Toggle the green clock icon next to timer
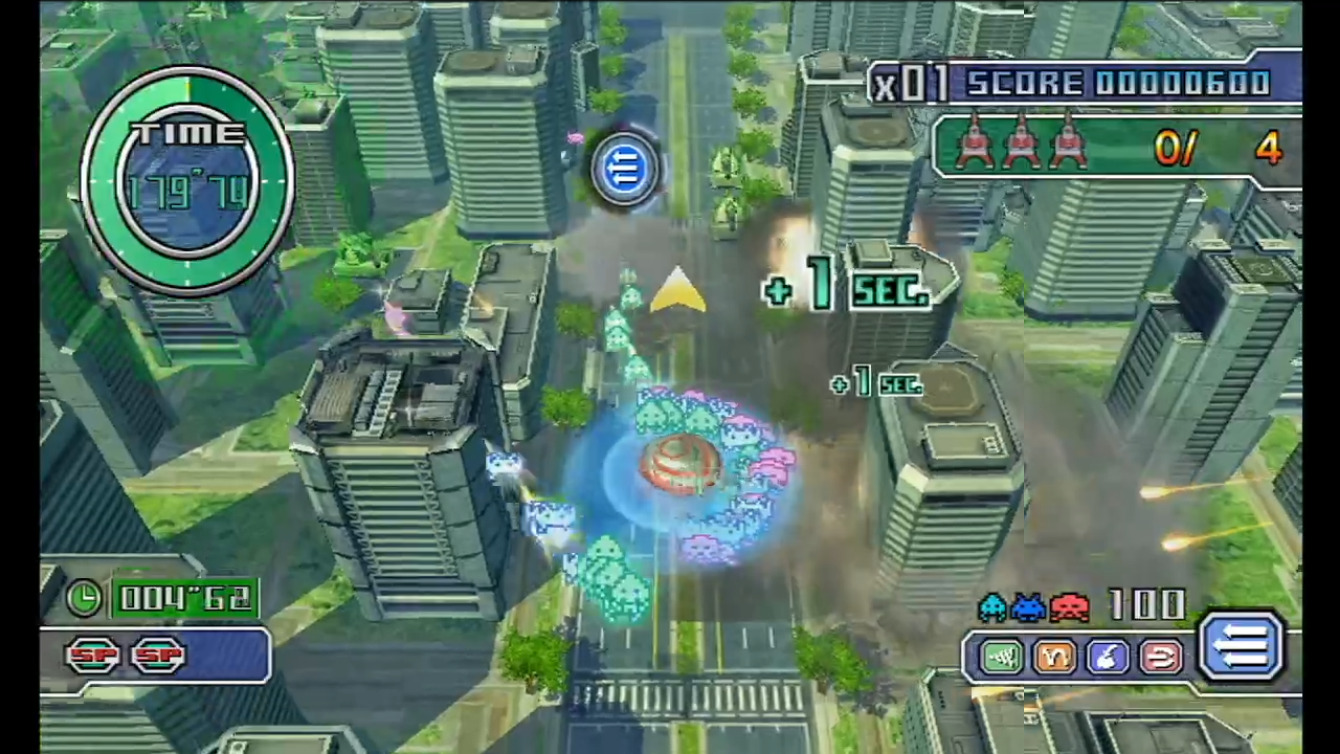1340x754 pixels. 86,598
